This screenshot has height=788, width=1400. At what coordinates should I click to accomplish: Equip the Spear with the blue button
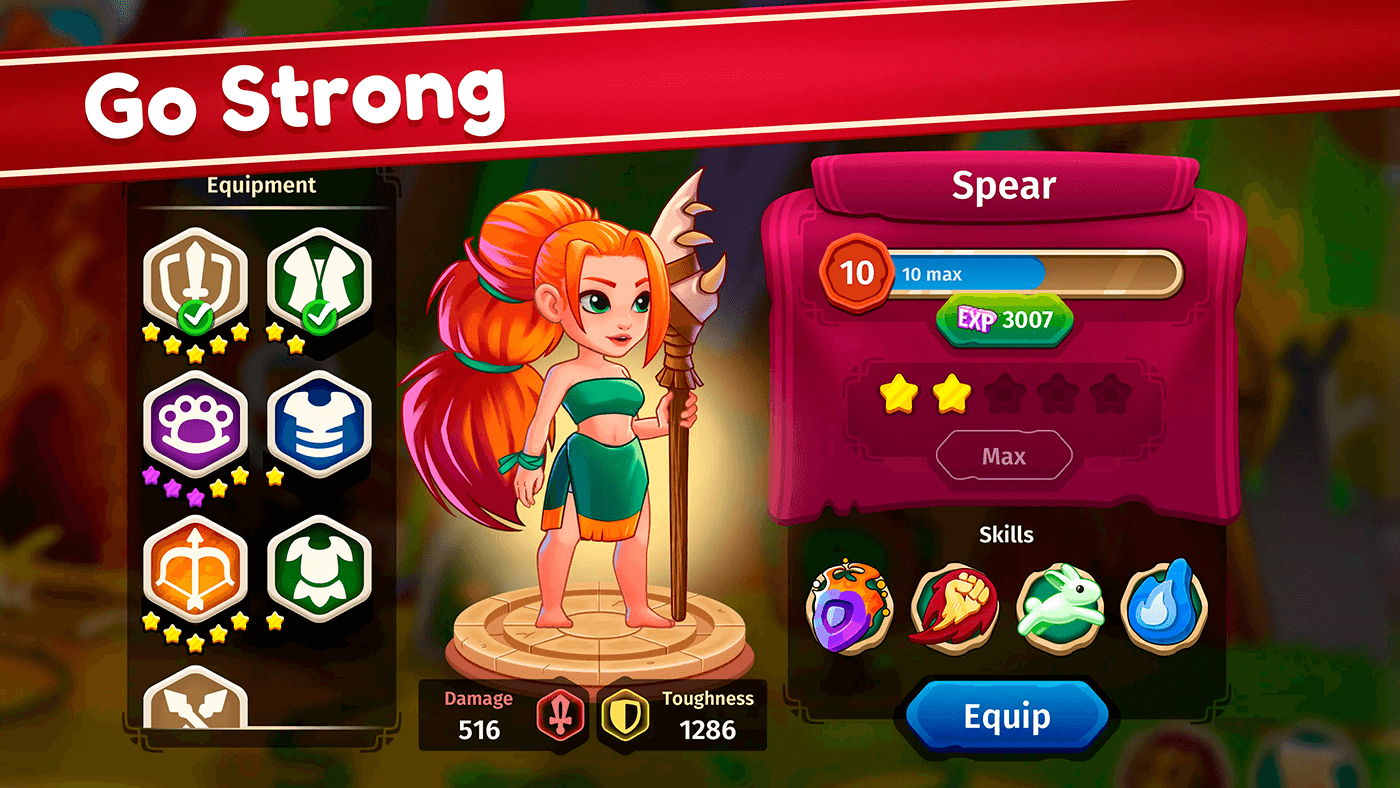[1006, 717]
